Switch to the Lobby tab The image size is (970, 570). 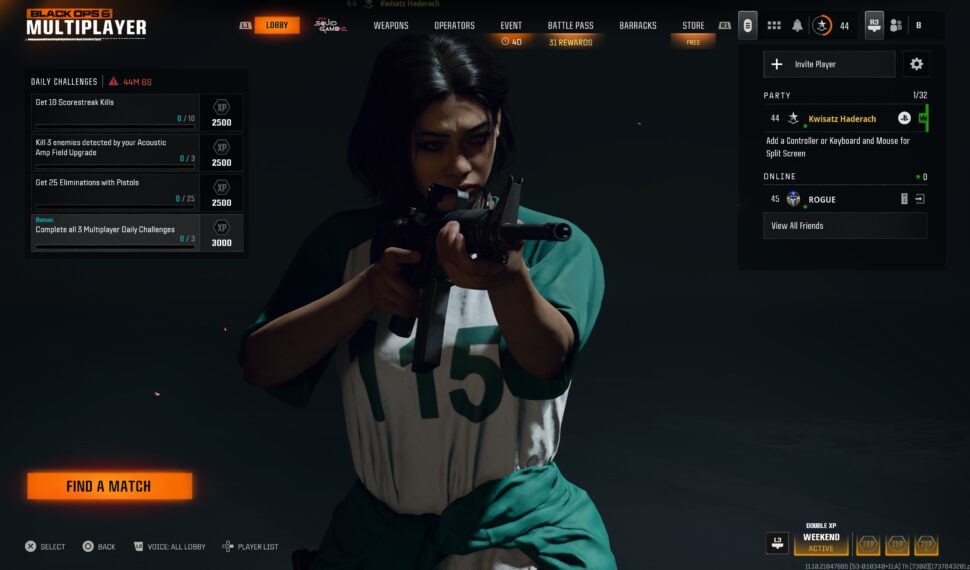tap(276, 25)
